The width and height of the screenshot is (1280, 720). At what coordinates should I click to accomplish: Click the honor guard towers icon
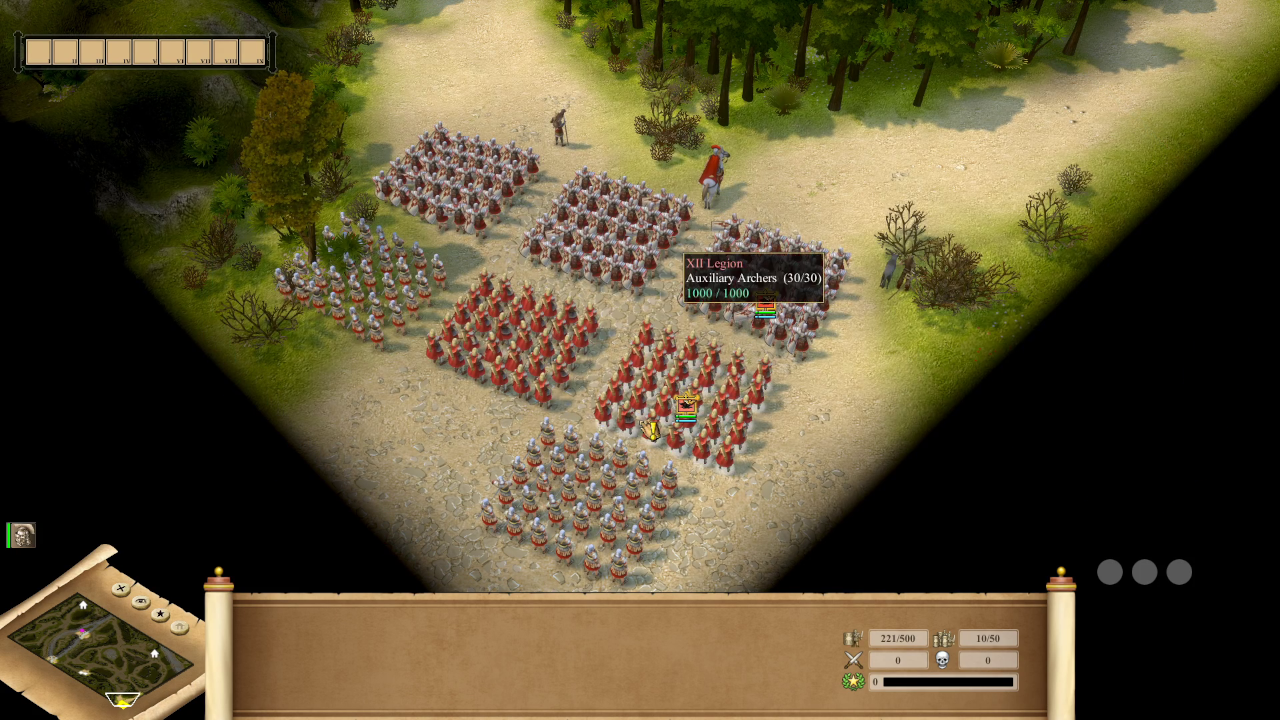click(943, 638)
